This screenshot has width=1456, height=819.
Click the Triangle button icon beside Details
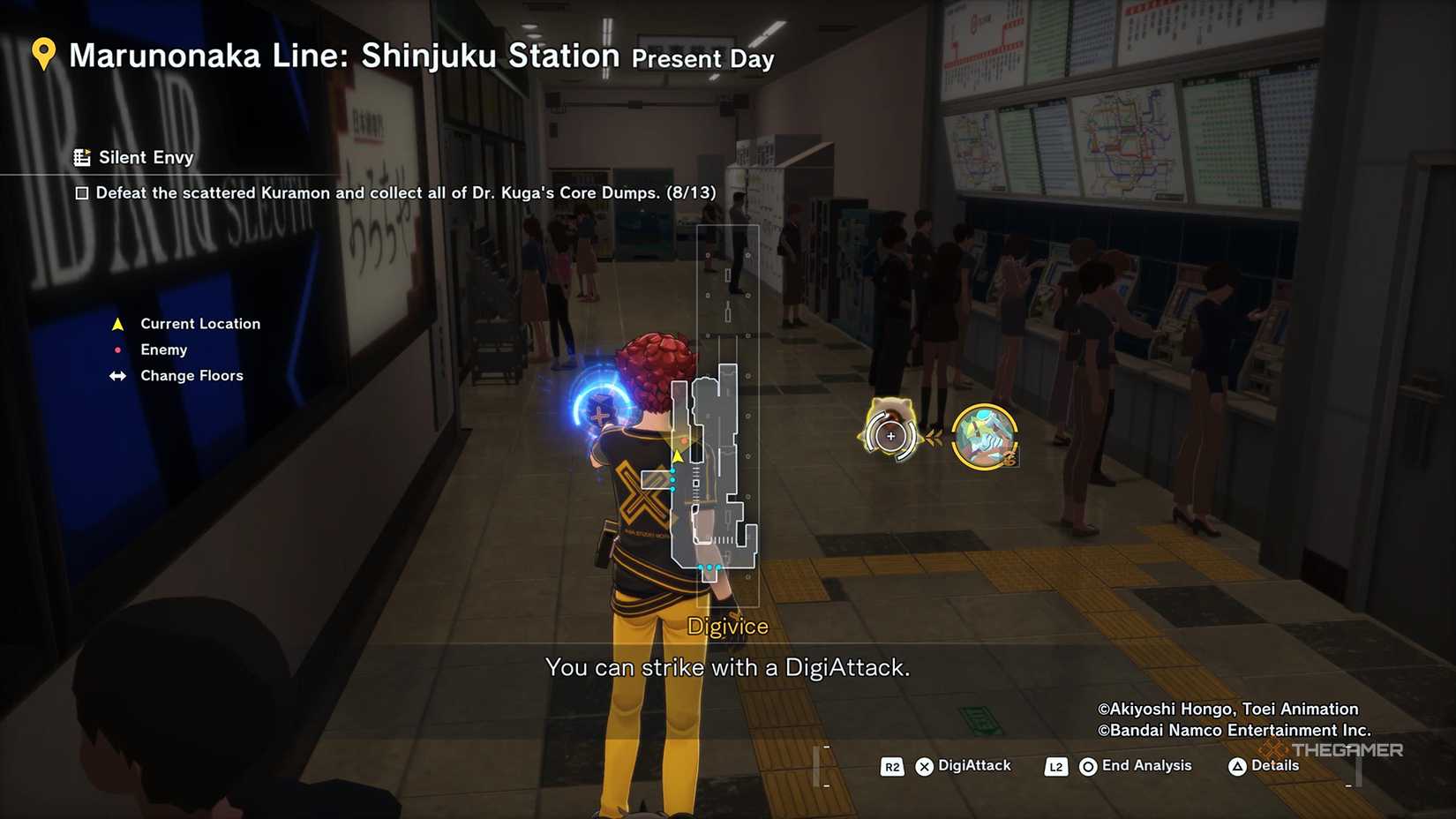point(1239,766)
